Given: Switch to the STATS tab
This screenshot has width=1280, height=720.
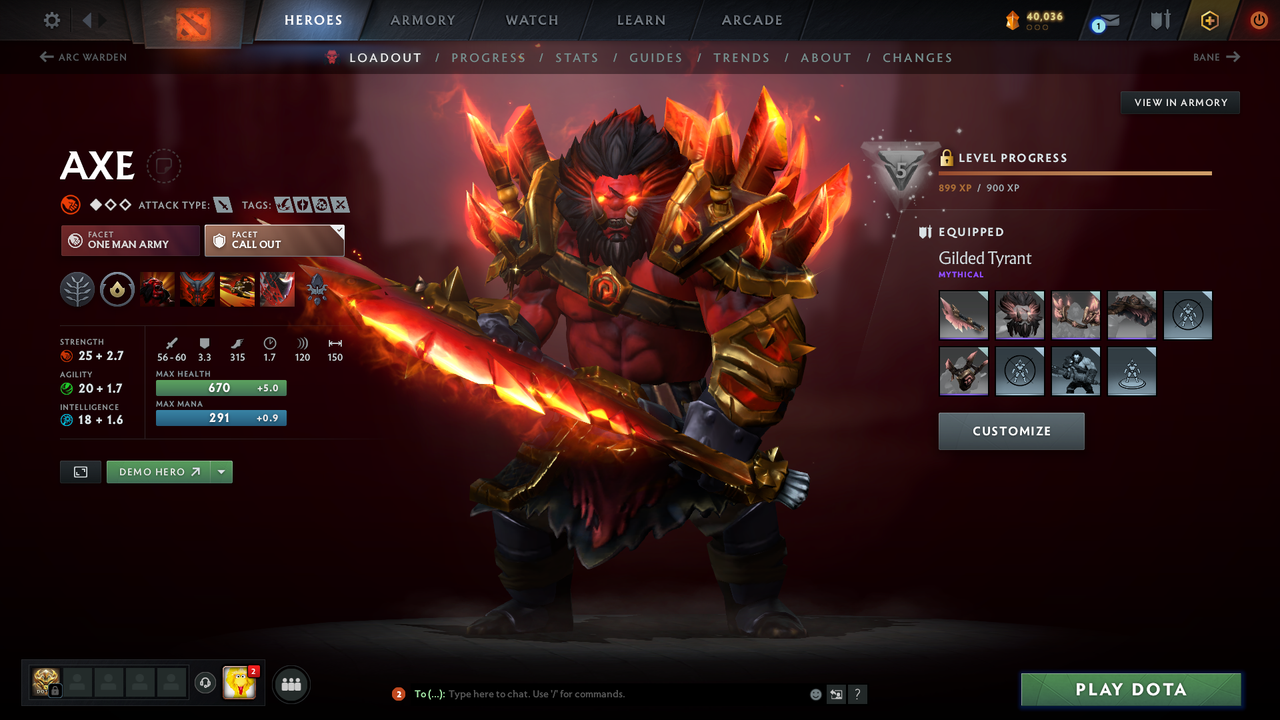Looking at the screenshot, I should pyautogui.click(x=577, y=57).
